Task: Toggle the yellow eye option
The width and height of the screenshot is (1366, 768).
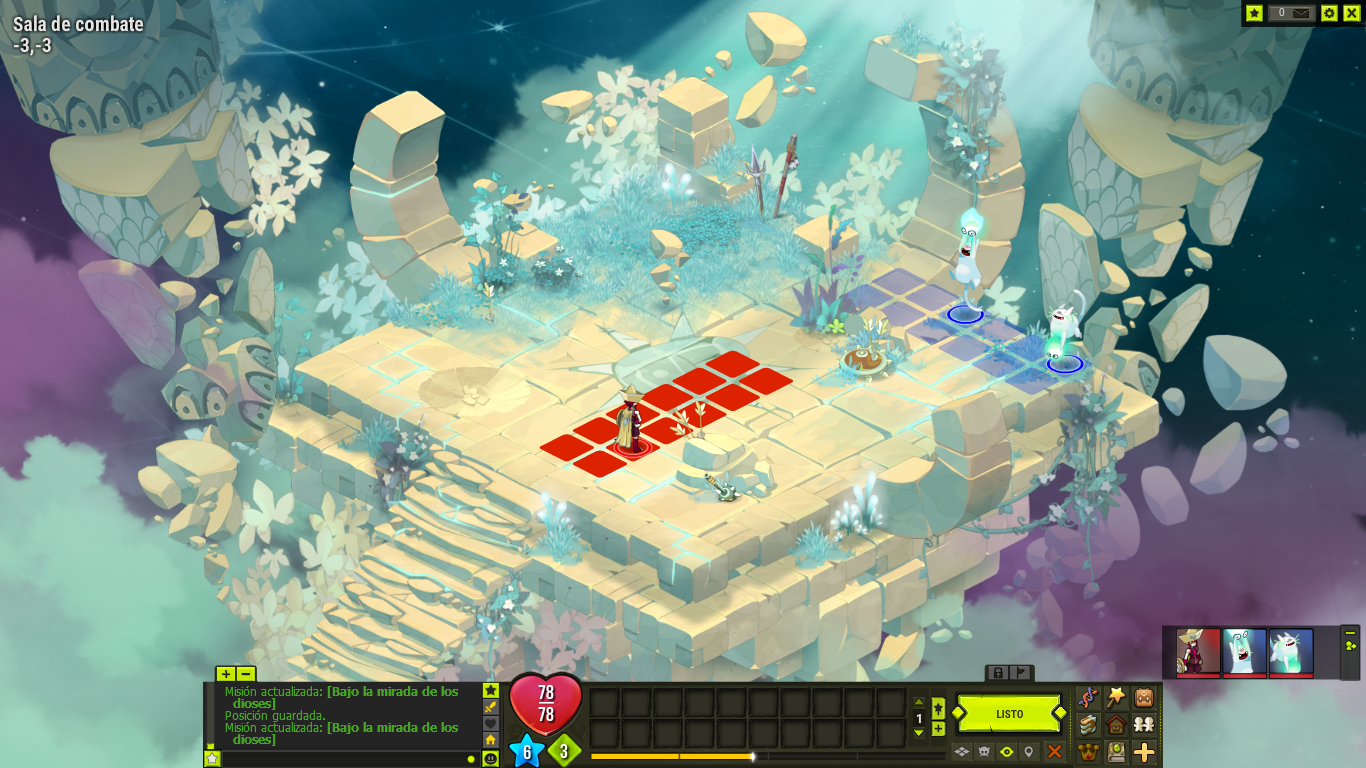Action: [x=1007, y=751]
